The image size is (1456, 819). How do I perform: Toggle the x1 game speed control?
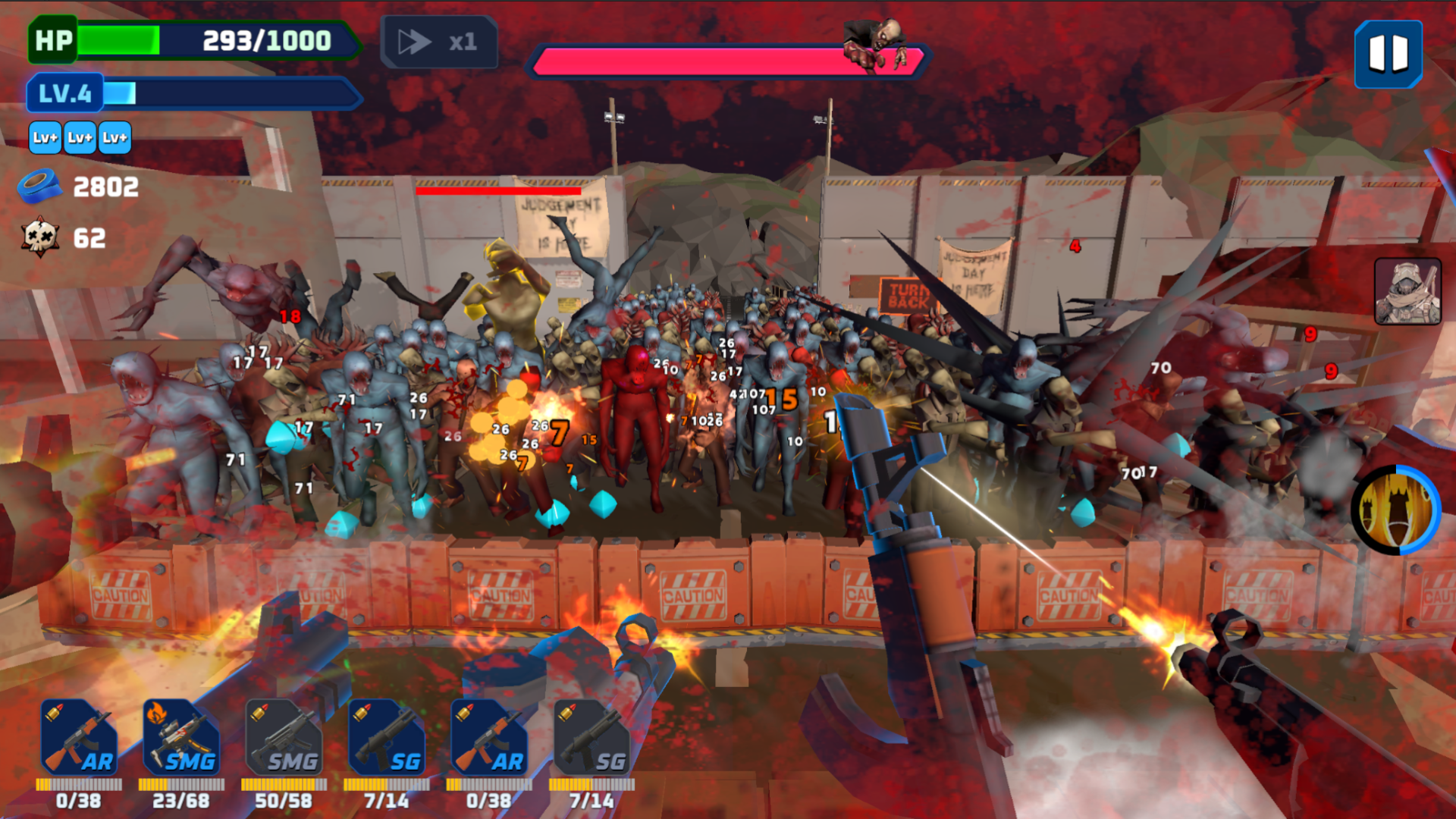pyautogui.click(x=440, y=42)
